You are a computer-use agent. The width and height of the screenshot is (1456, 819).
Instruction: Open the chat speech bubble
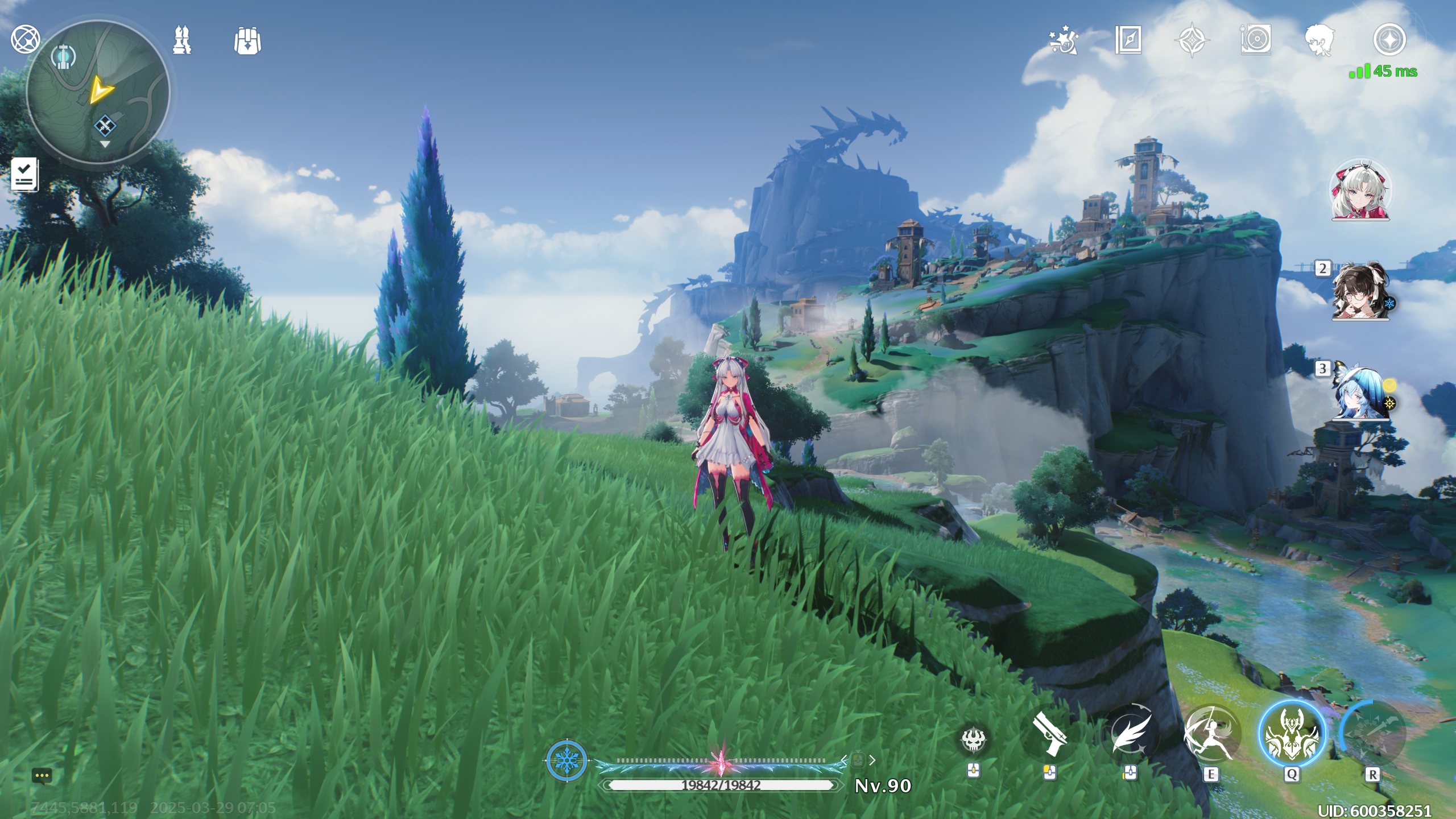point(42,776)
